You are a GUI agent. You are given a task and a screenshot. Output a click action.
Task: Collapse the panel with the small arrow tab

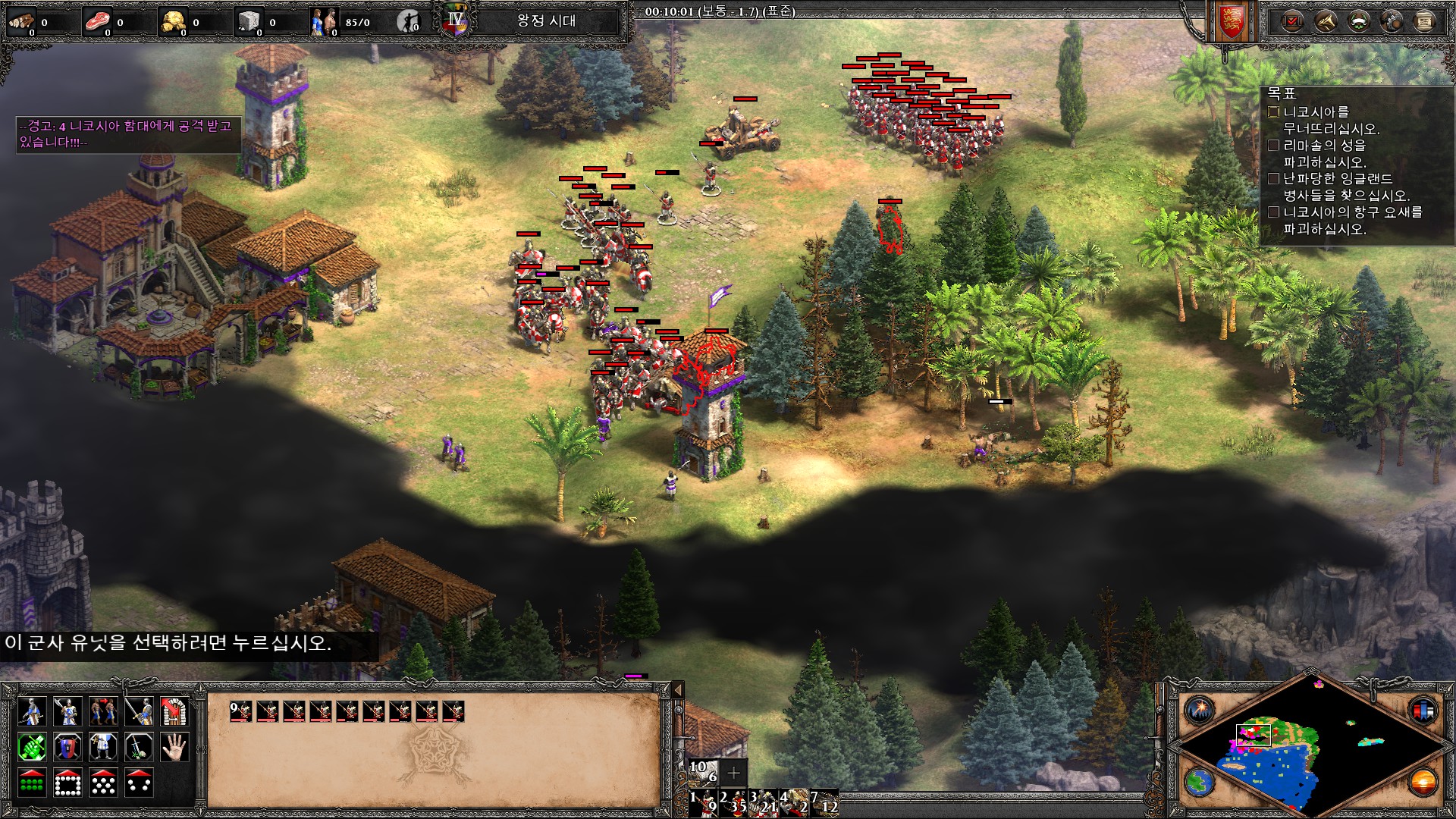(x=679, y=689)
